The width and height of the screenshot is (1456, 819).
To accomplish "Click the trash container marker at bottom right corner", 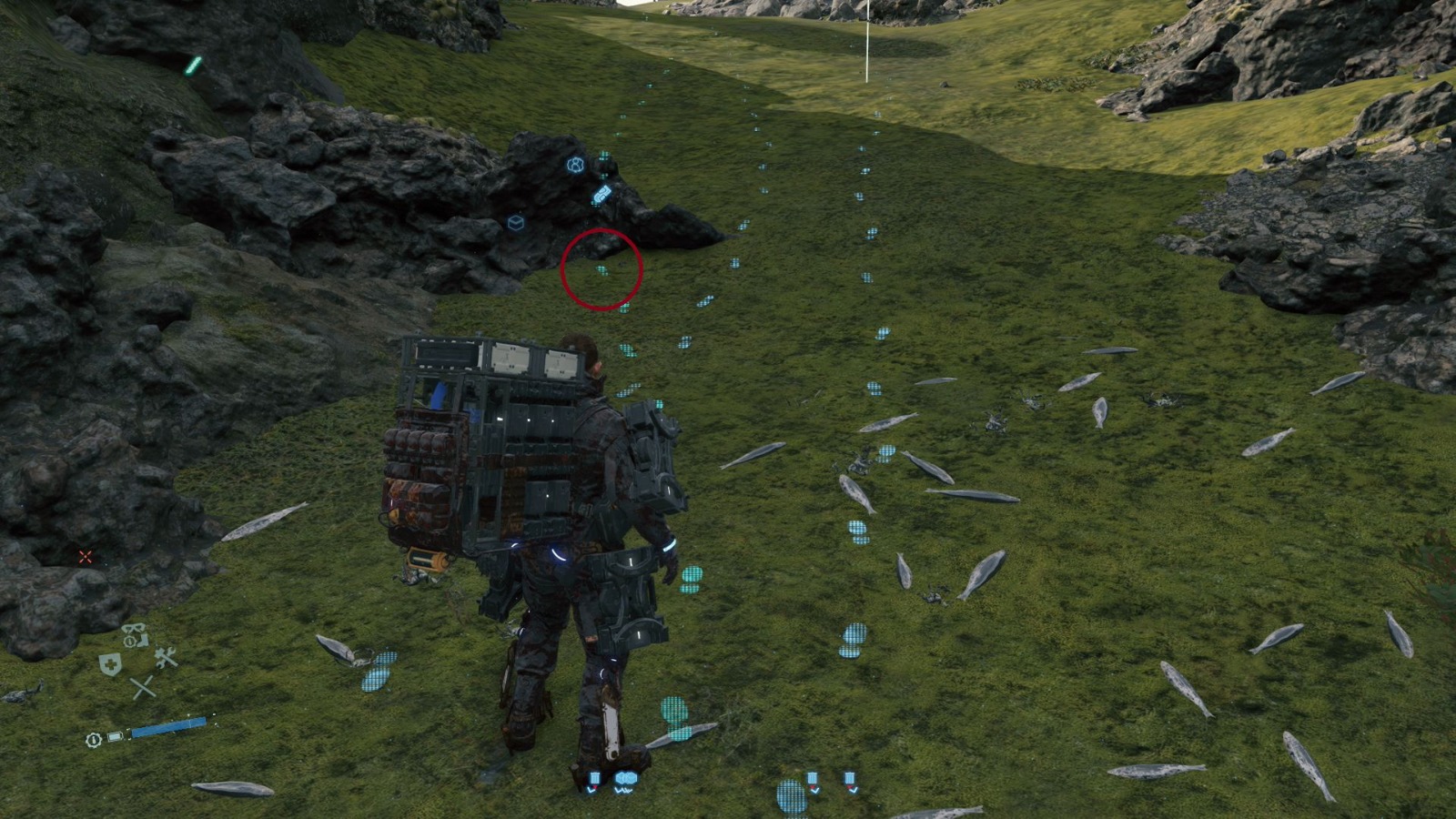I will coord(851,776).
